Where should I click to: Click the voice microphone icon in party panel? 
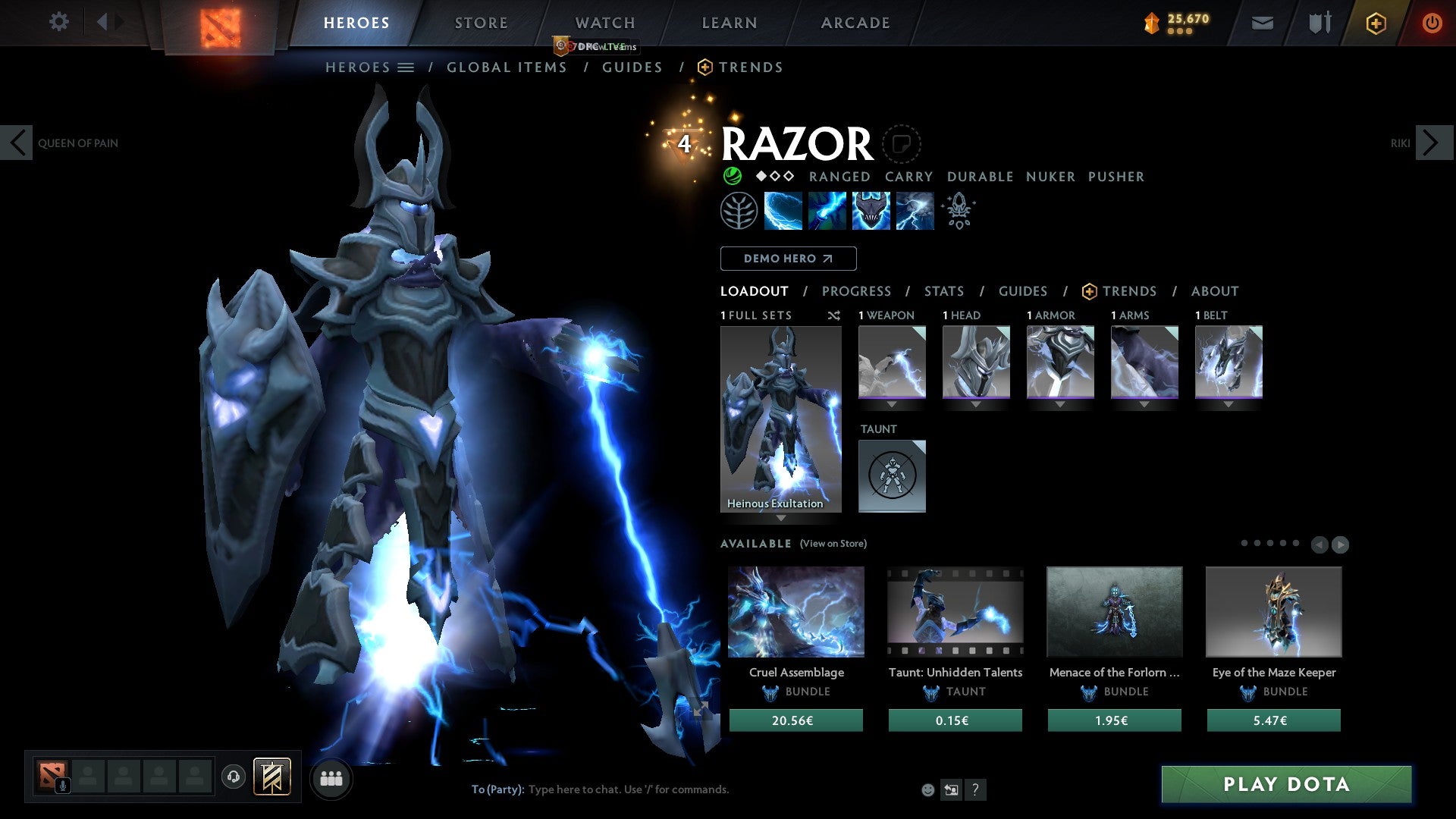point(62,784)
